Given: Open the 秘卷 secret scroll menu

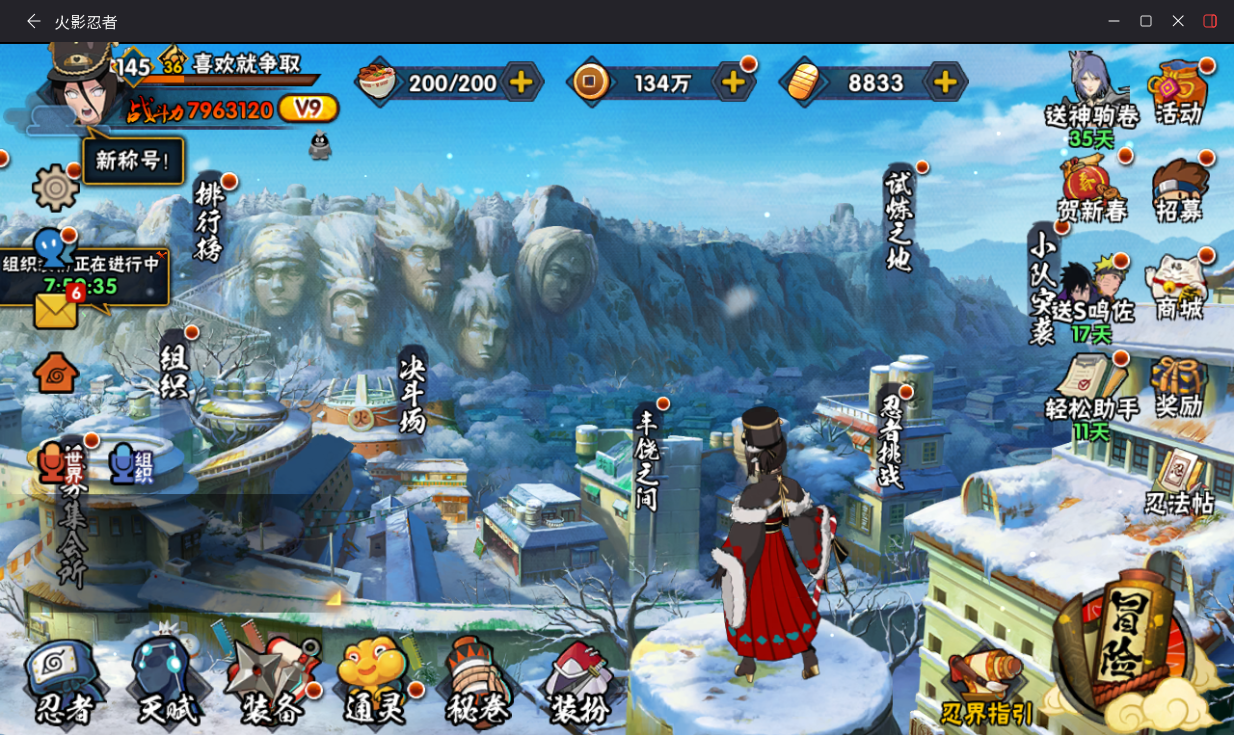Looking at the screenshot, I should (x=478, y=682).
